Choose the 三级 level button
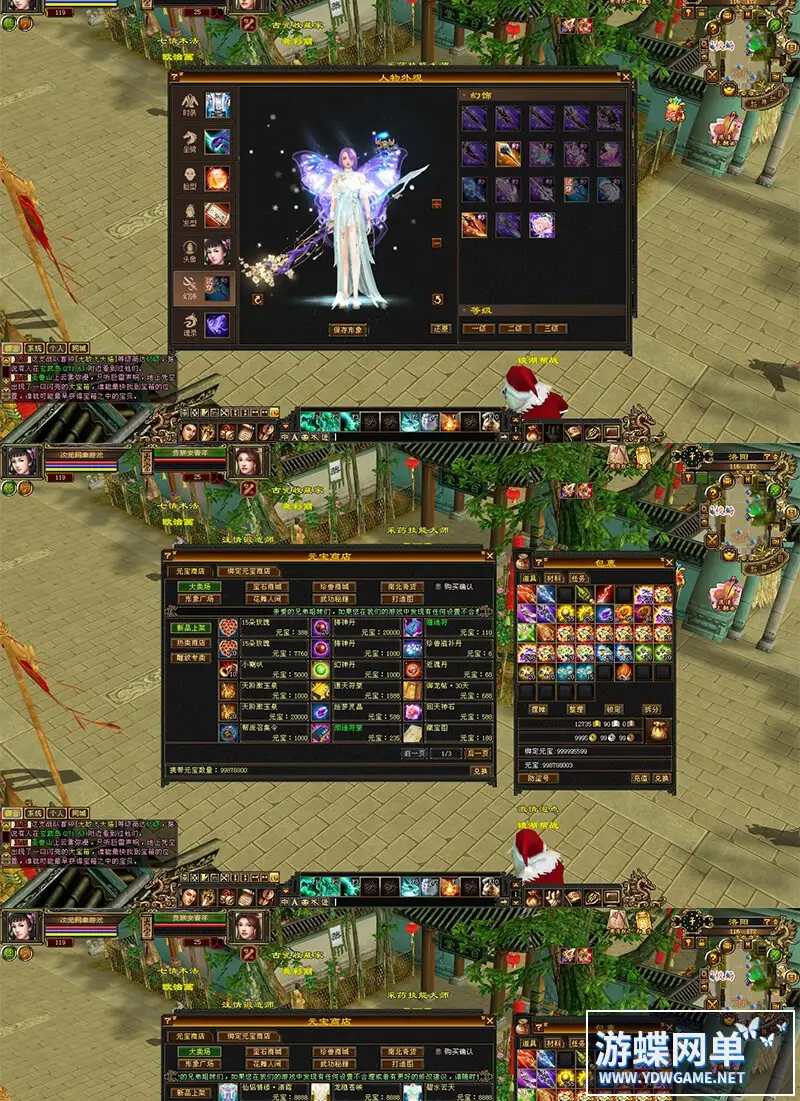 point(550,328)
